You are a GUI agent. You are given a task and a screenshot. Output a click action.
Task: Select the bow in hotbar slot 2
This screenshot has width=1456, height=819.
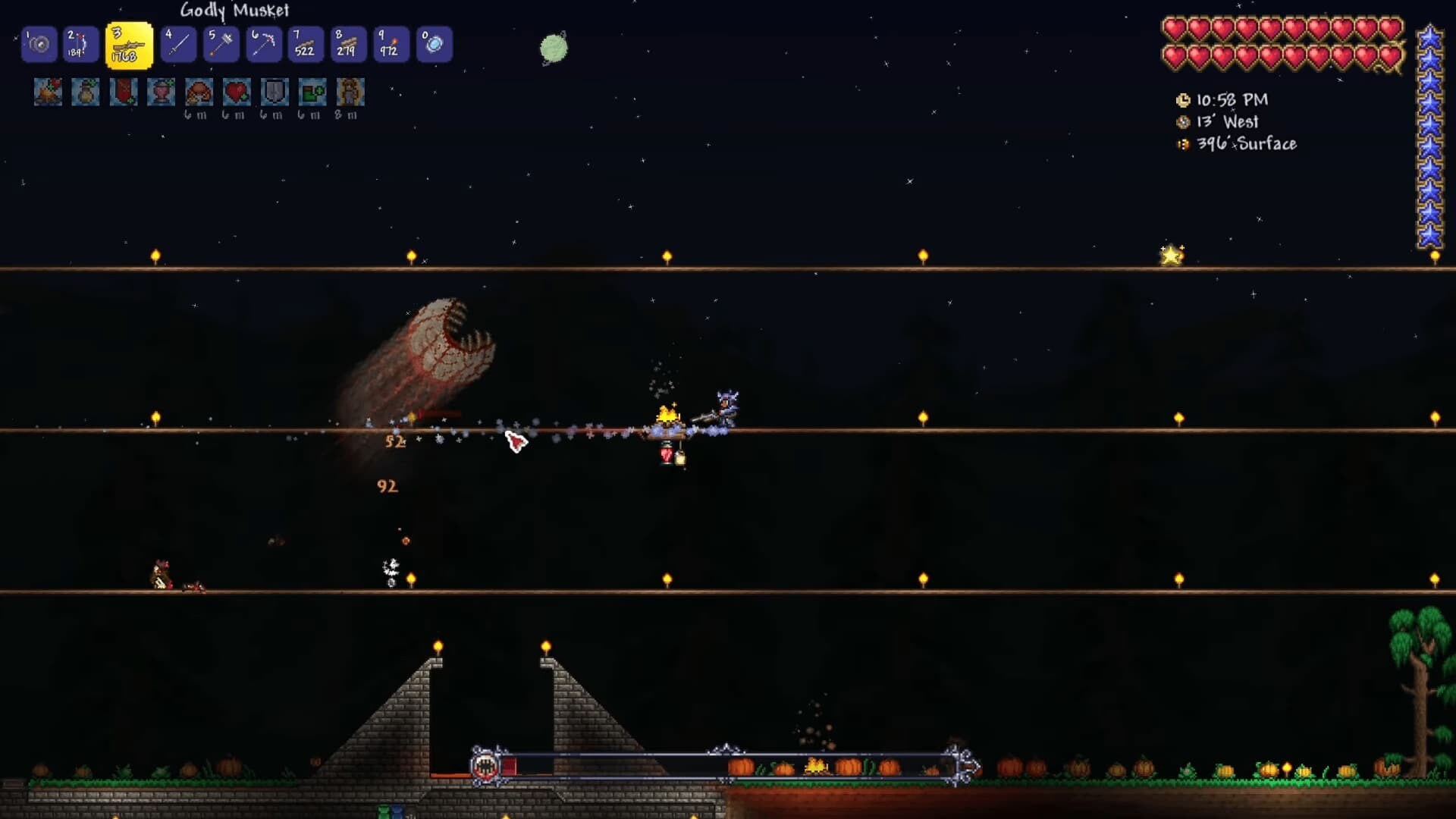coord(80,45)
